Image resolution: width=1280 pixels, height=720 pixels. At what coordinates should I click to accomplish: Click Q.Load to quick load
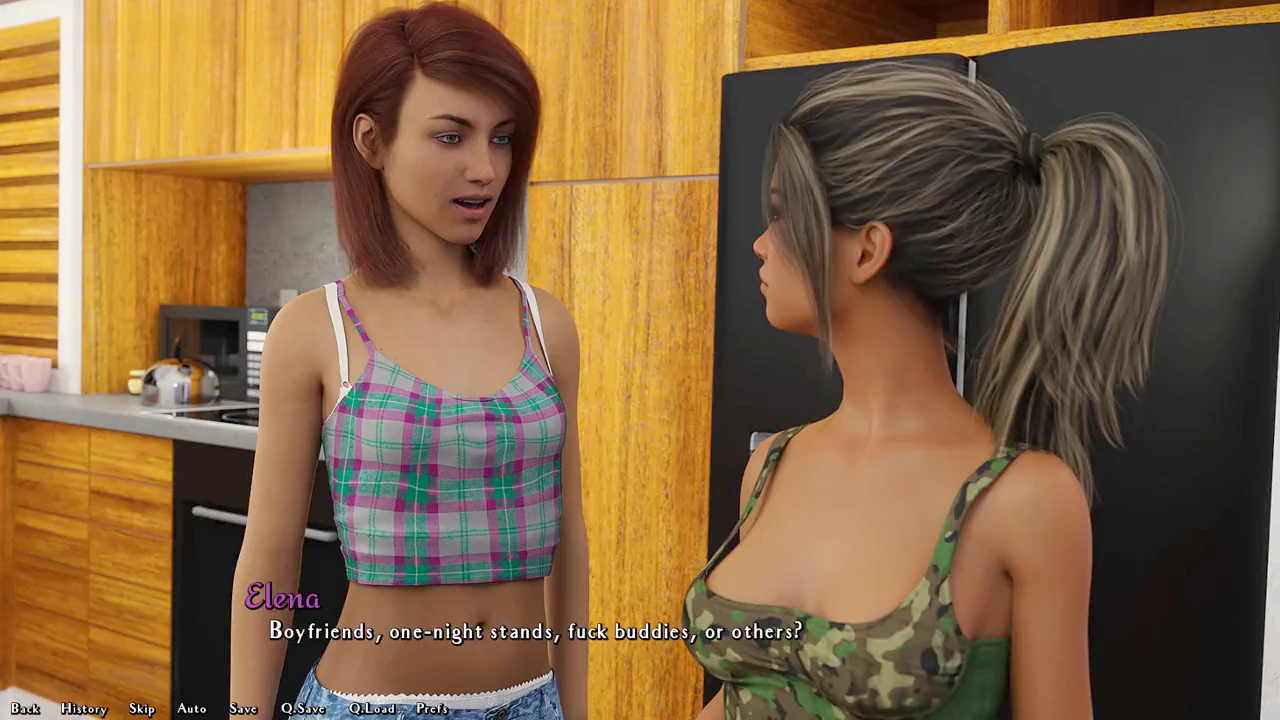[x=372, y=709]
